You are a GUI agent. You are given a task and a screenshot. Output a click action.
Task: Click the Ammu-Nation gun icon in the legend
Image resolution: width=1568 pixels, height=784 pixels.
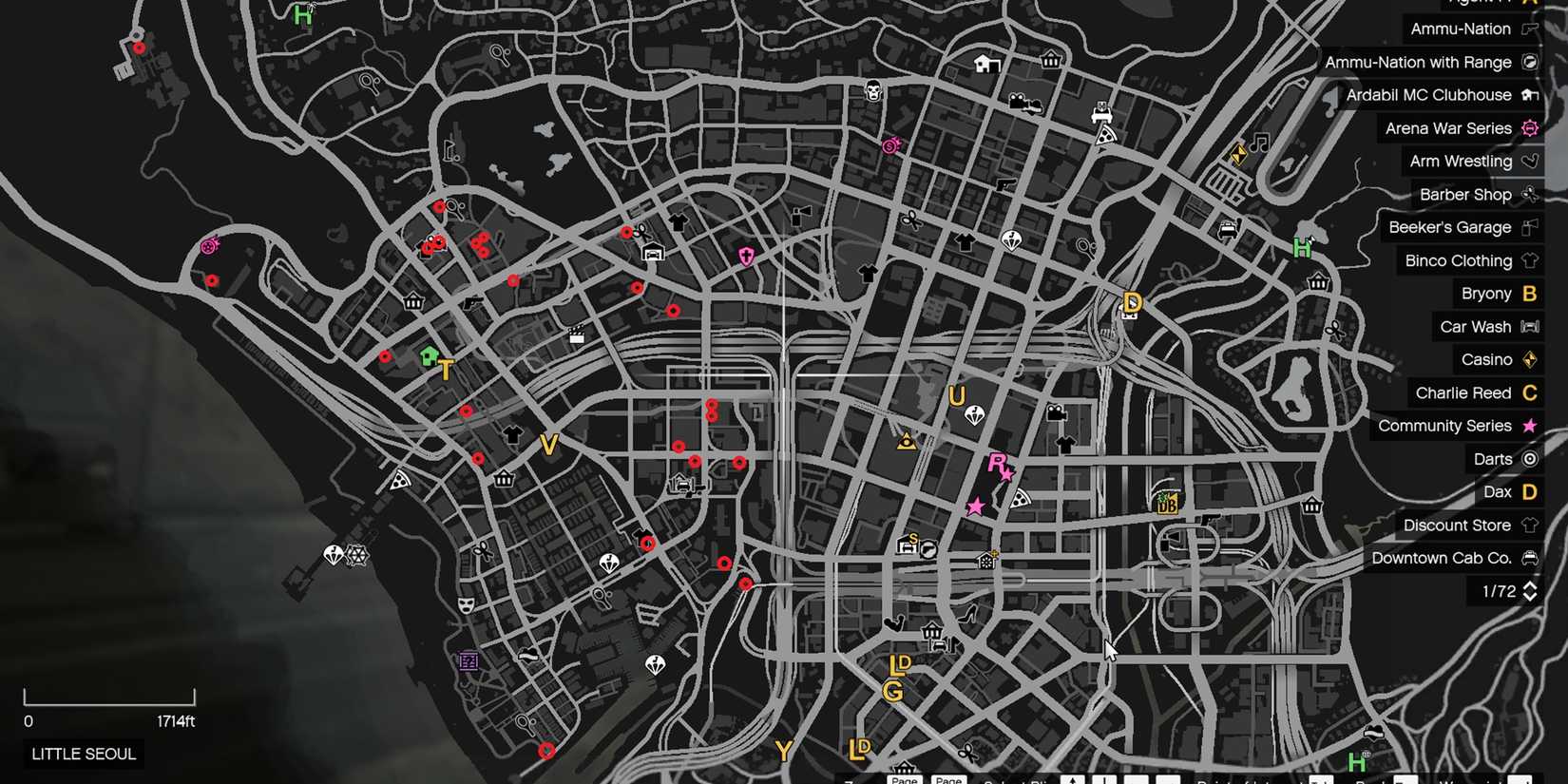[1529, 29]
